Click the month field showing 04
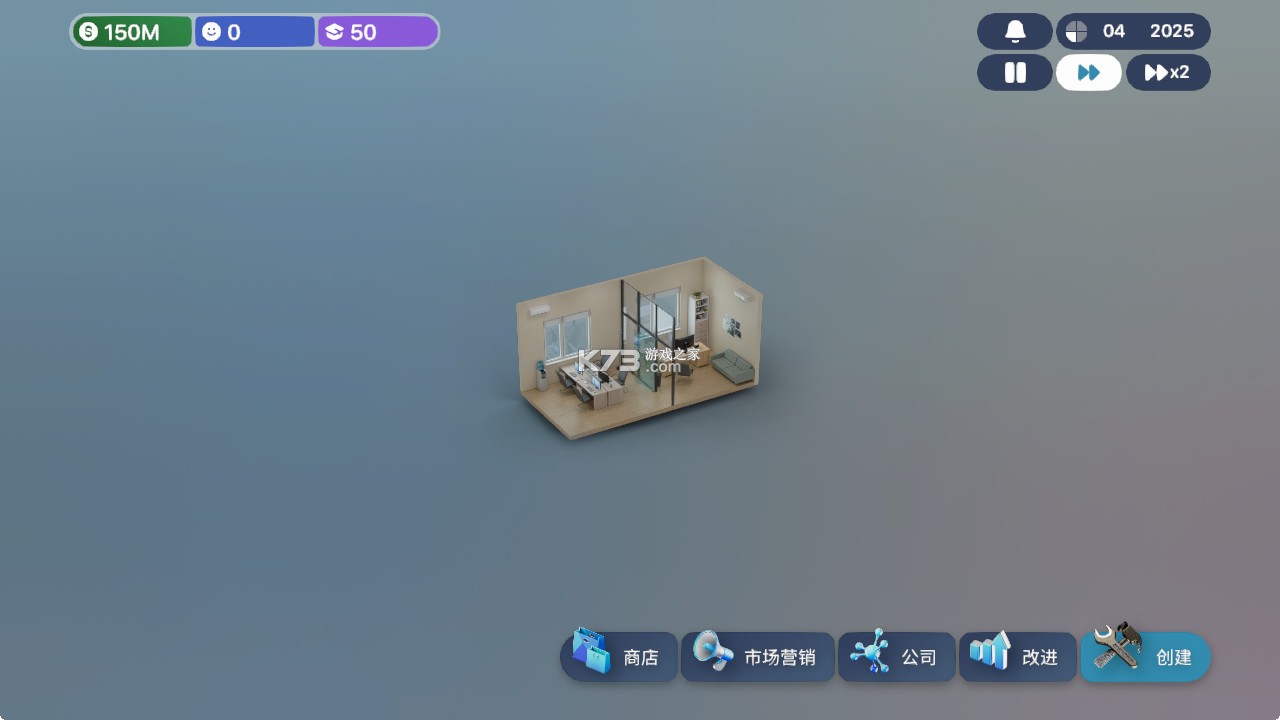Viewport: 1280px width, 720px height. [1112, 31]
